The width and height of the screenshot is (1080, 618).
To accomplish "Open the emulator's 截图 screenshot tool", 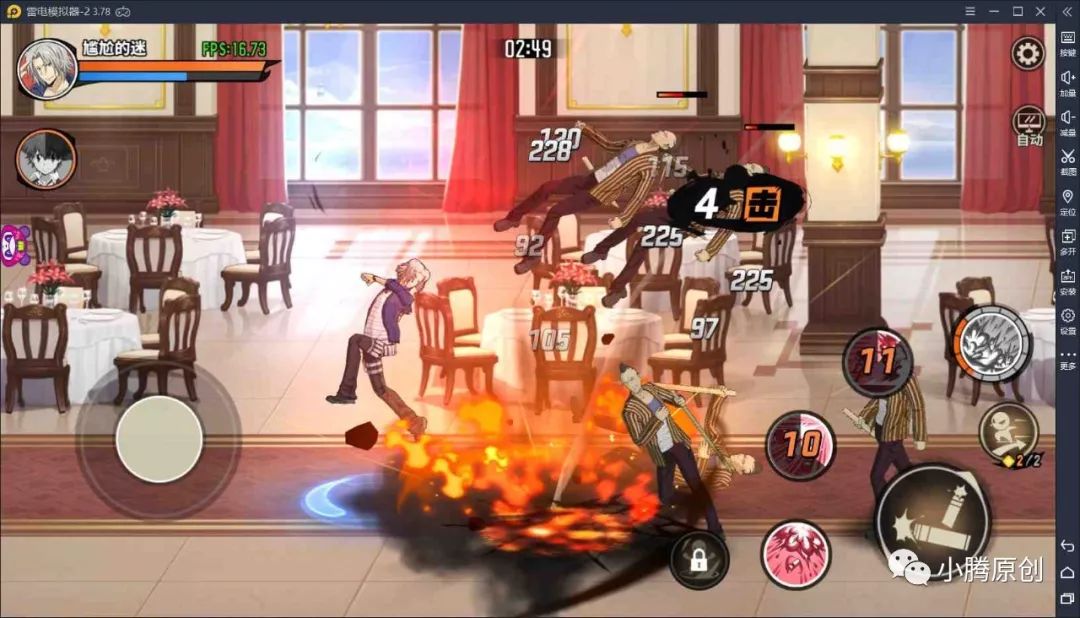I will pyautogui.click(x=1067, y=161).
